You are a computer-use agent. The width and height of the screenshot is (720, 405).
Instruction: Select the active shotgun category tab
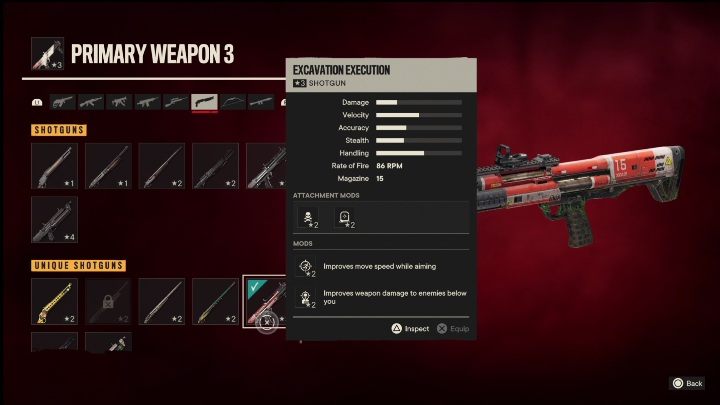(205, 102)
